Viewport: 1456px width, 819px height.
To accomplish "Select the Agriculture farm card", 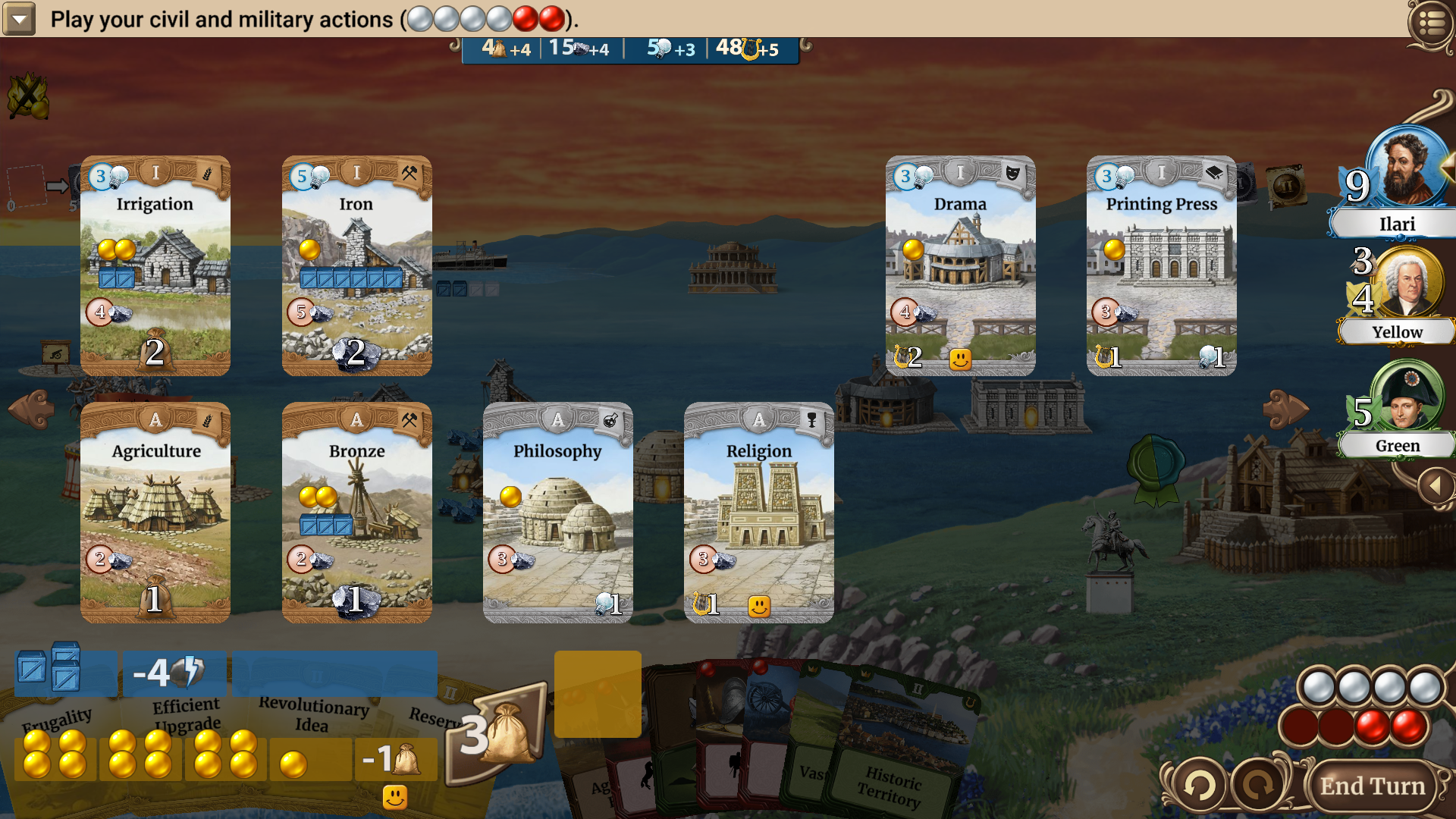I will point(155,512).
